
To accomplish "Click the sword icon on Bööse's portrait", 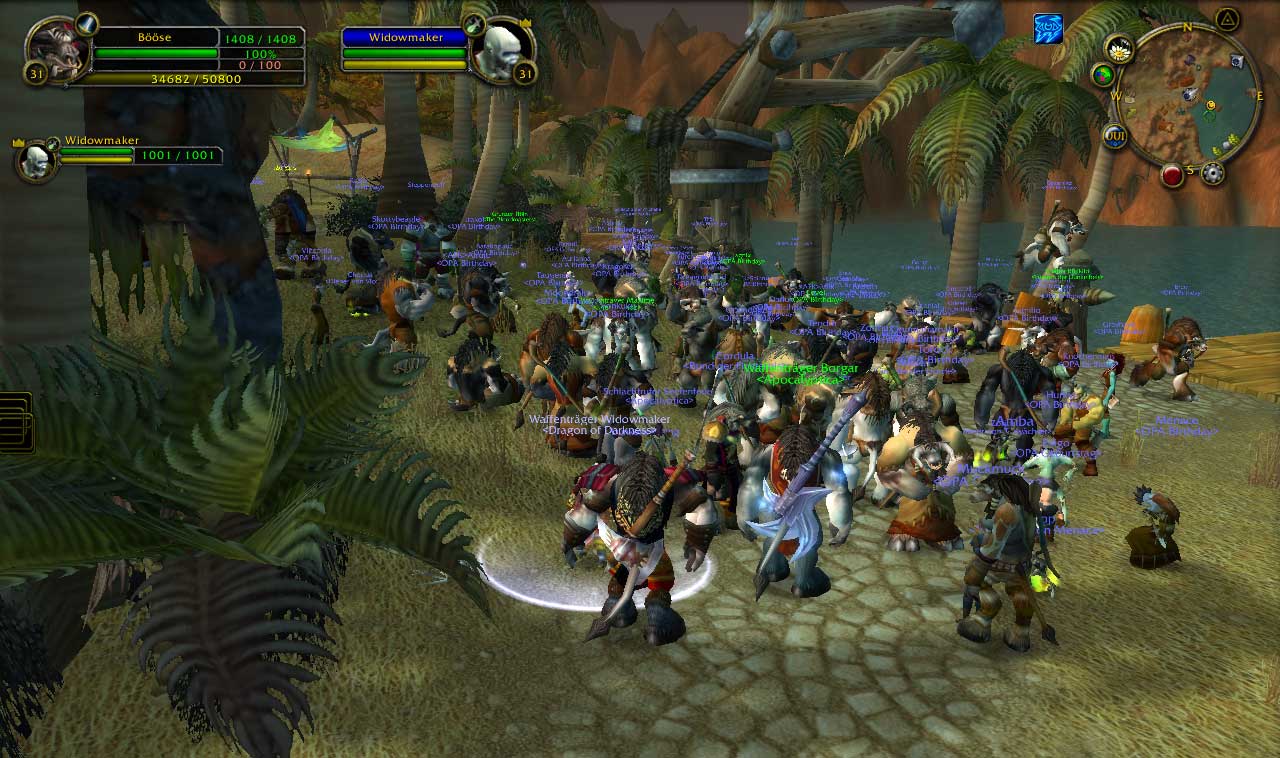I will pyautogui.click(x=87, y=23).
